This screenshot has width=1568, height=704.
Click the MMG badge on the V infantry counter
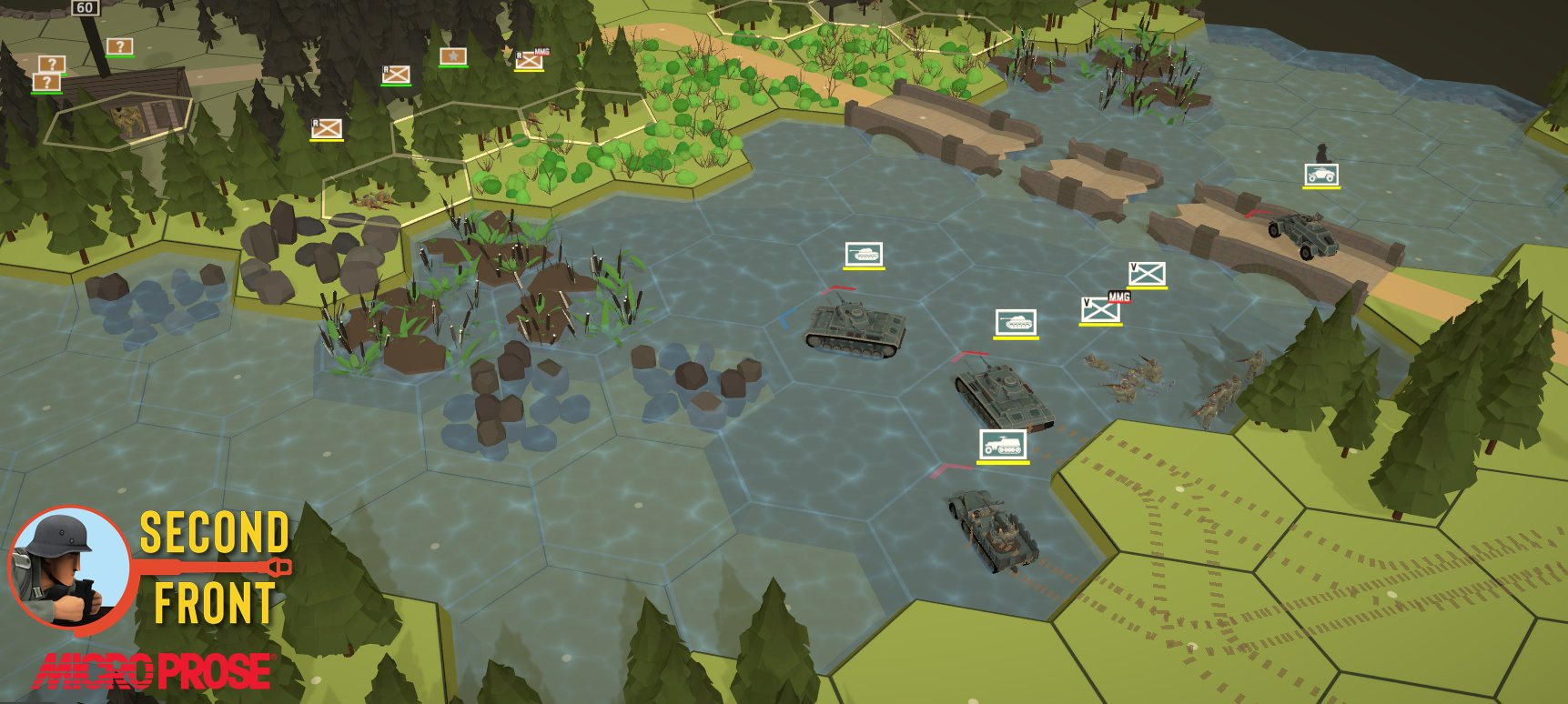[x=1118, y=297]
